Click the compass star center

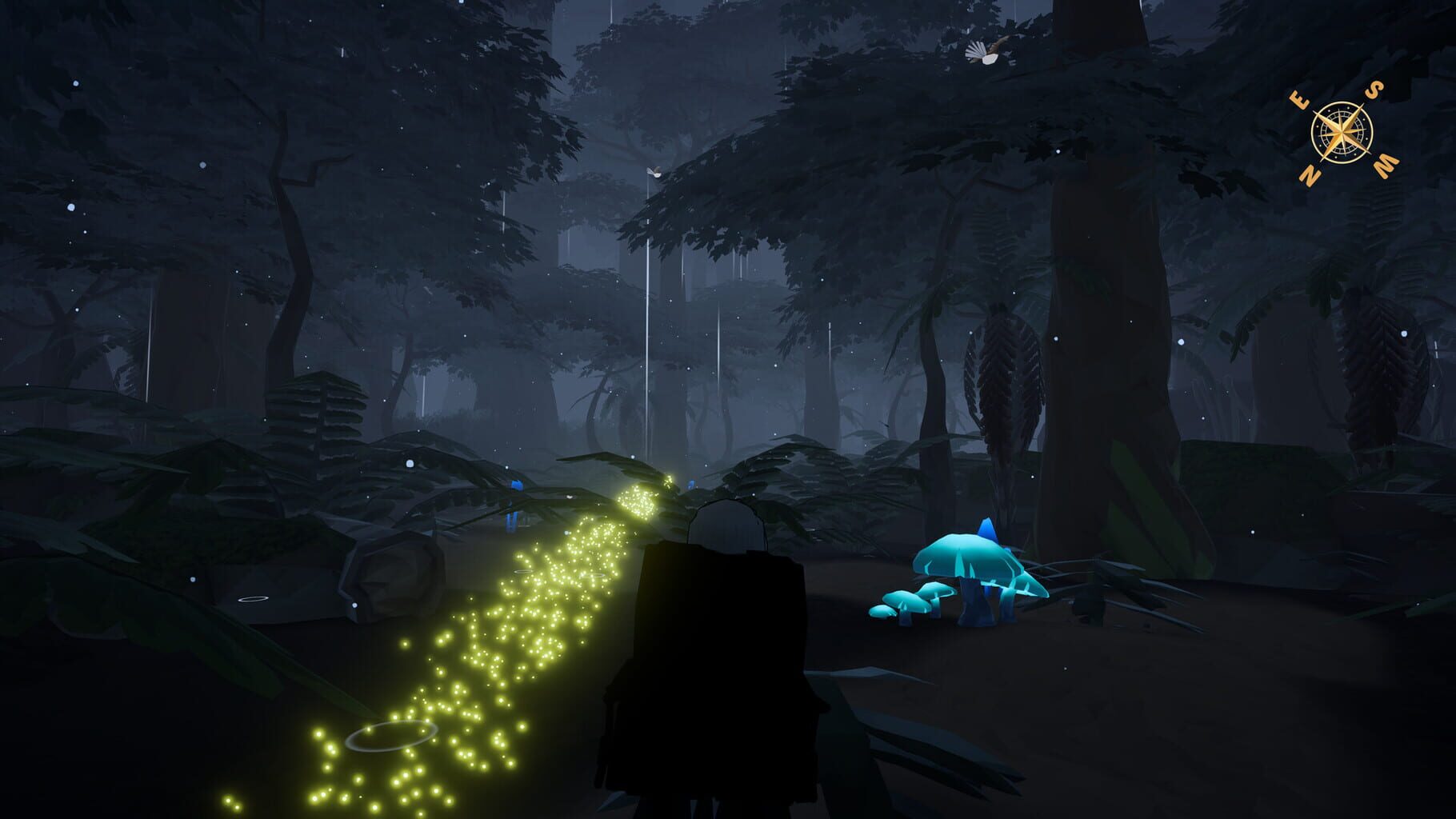(x=1341, y=132)
